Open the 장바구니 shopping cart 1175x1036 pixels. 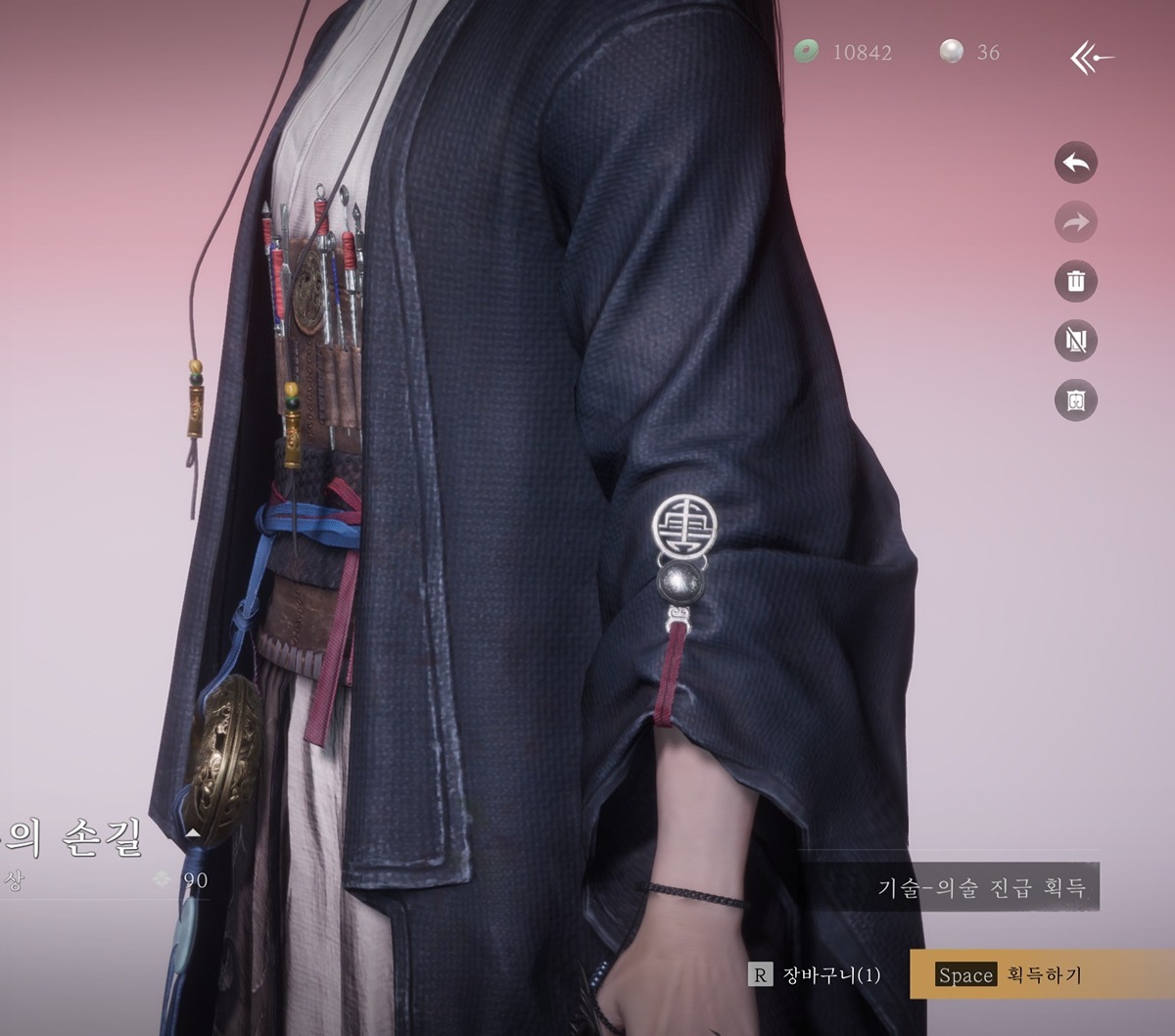816,974
